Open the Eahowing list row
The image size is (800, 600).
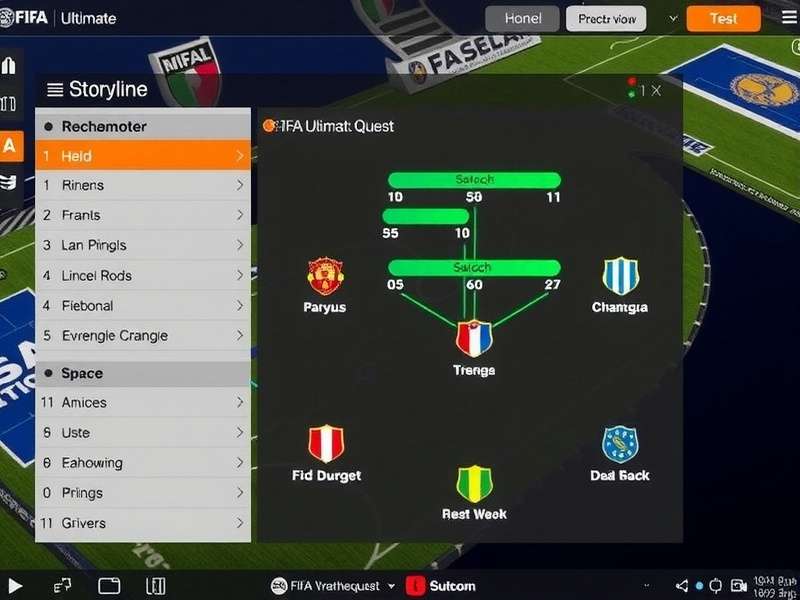[x=142, y=463]
